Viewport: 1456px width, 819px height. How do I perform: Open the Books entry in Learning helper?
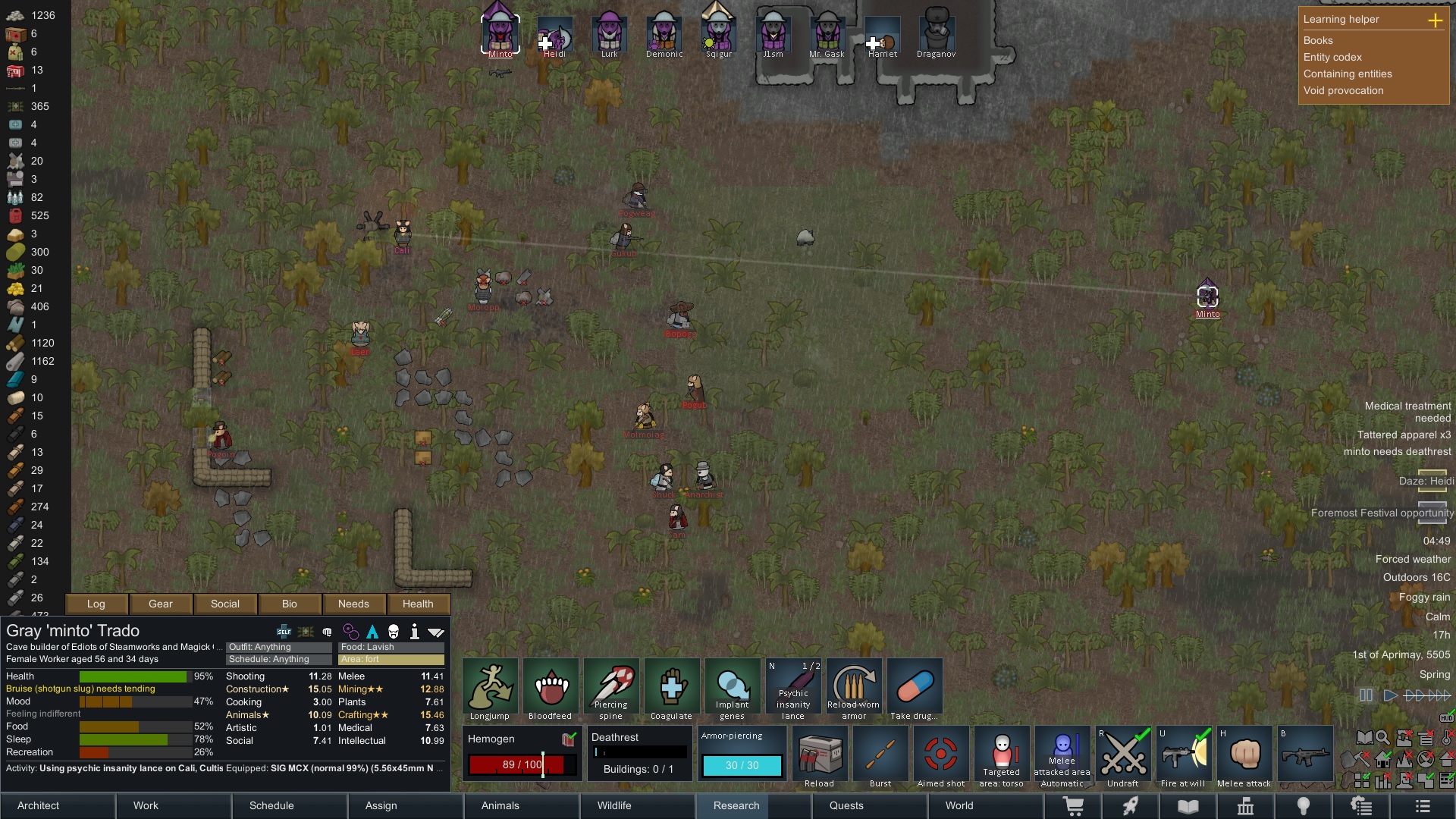(1318, 40)
